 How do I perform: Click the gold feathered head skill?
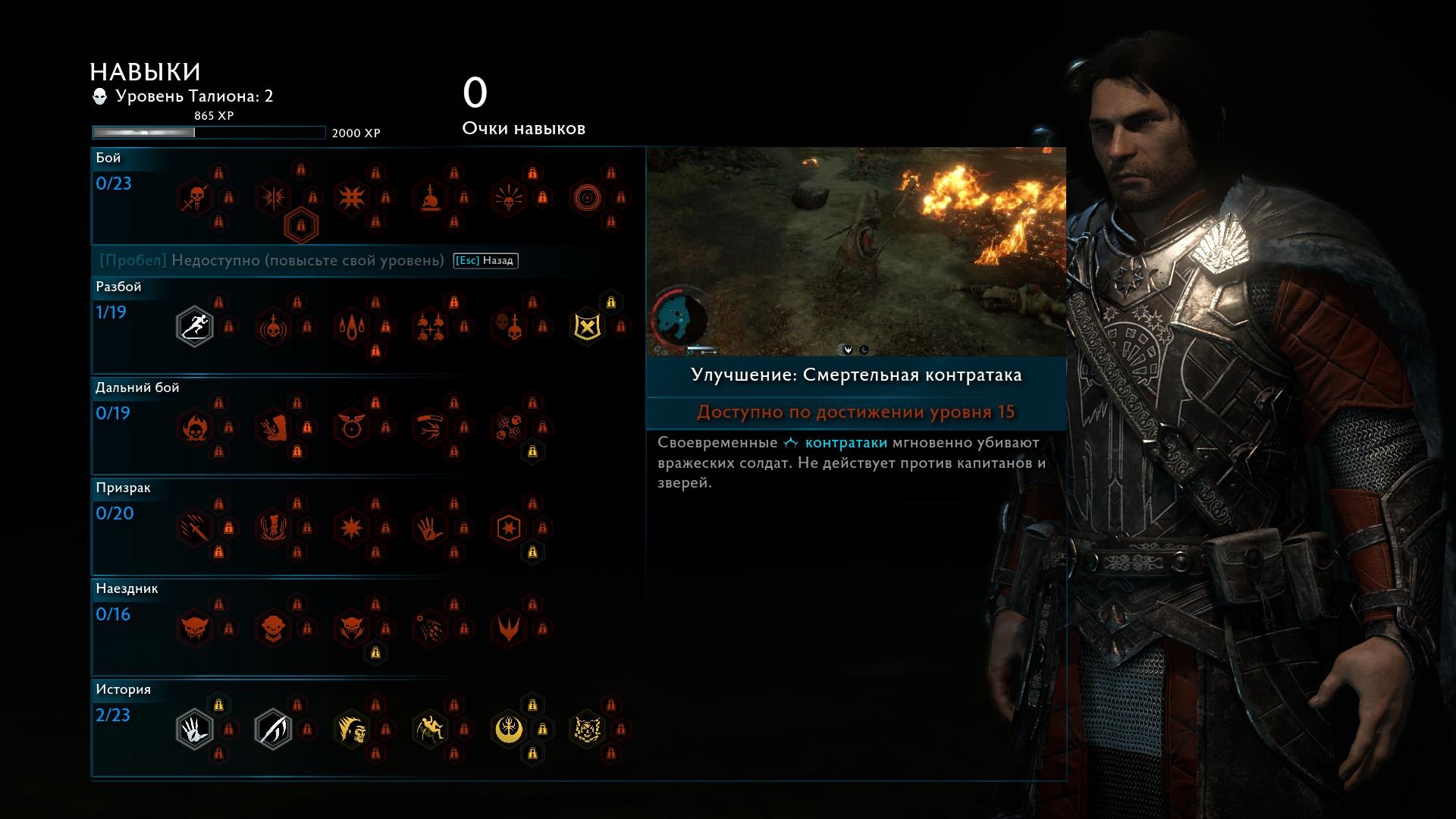(x=352, y=730)
